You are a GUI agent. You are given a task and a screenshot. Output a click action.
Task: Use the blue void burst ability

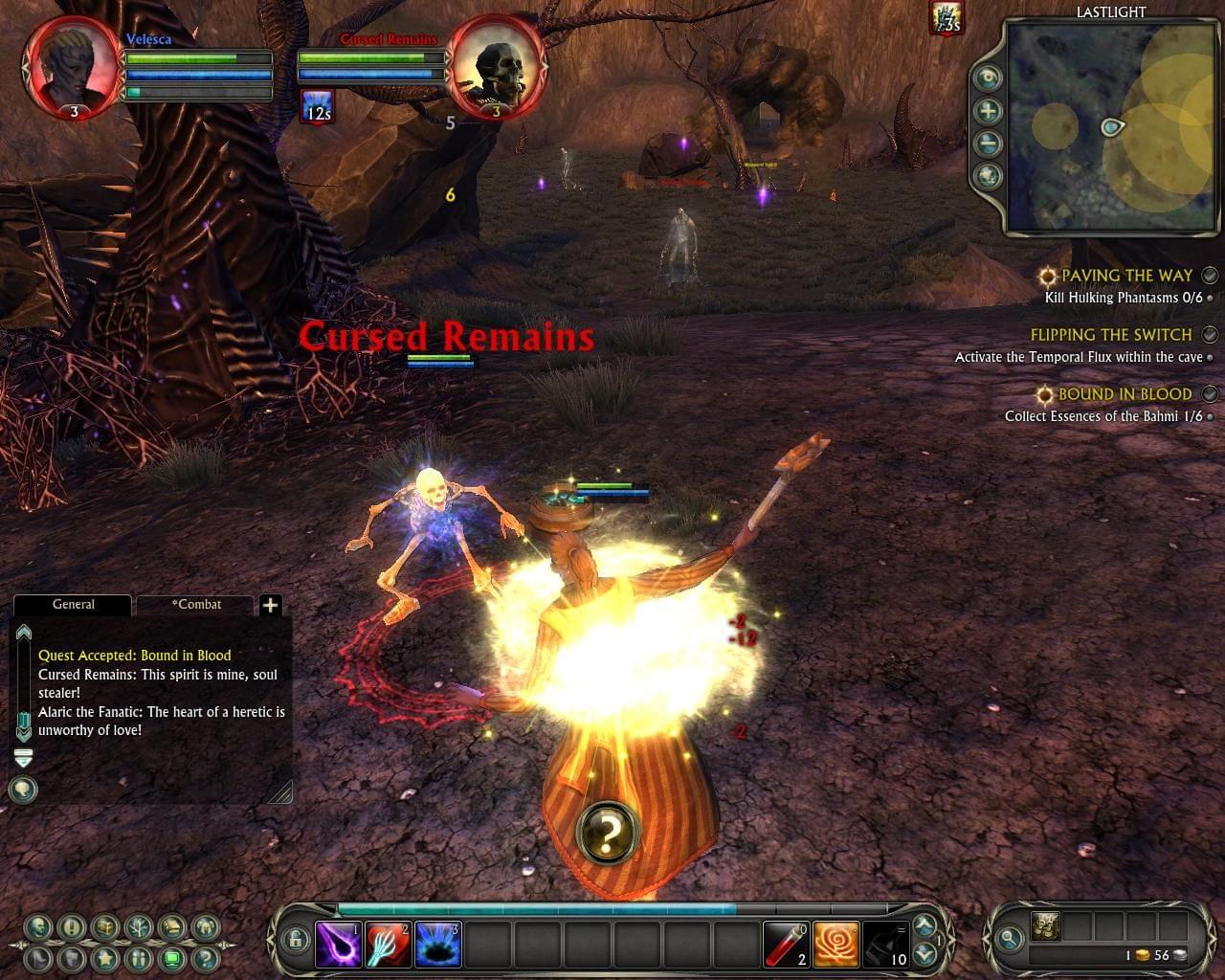pyautogui.click(x=437, y=945)
